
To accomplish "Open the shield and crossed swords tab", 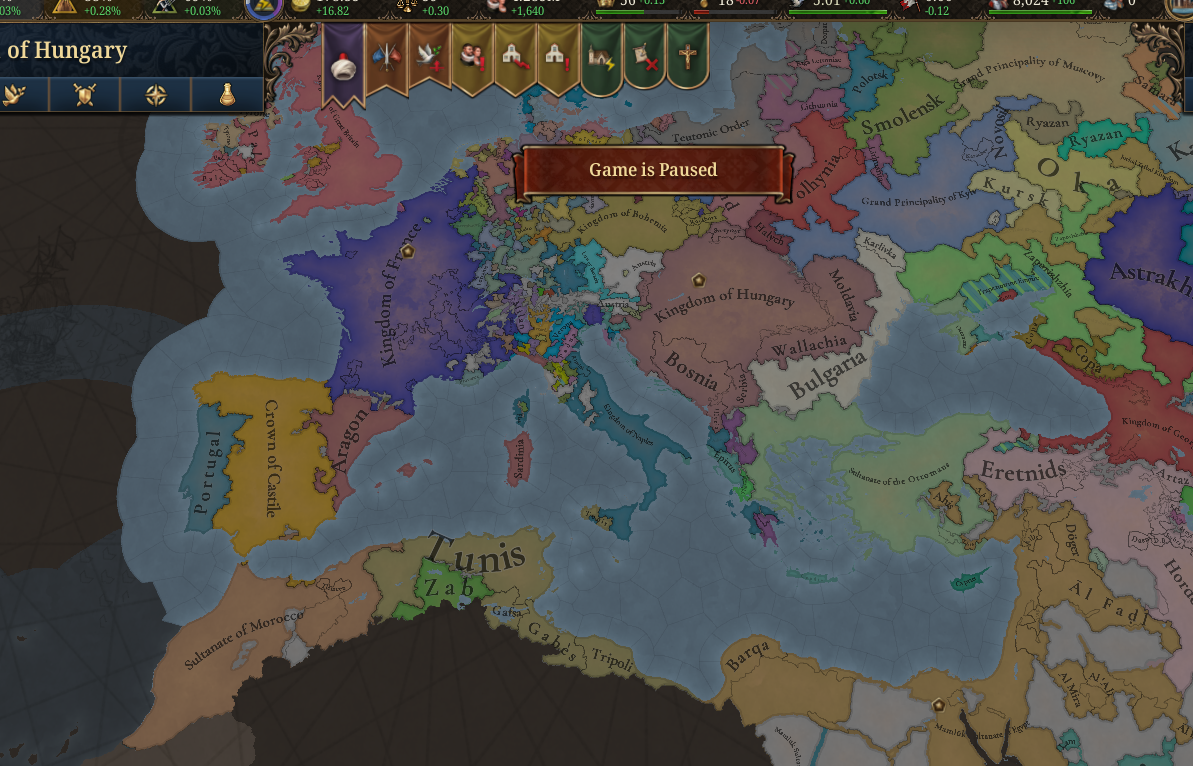I will [86, 95].
